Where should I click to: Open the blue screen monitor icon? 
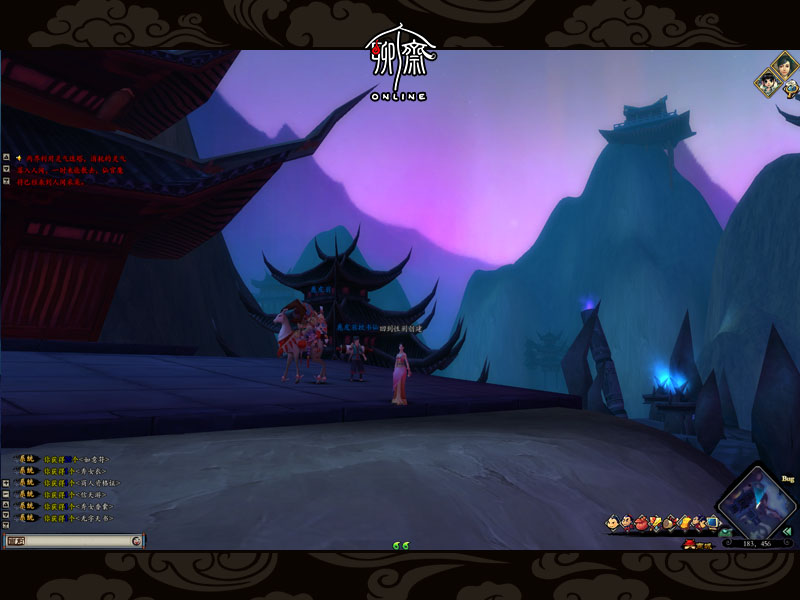712,522
